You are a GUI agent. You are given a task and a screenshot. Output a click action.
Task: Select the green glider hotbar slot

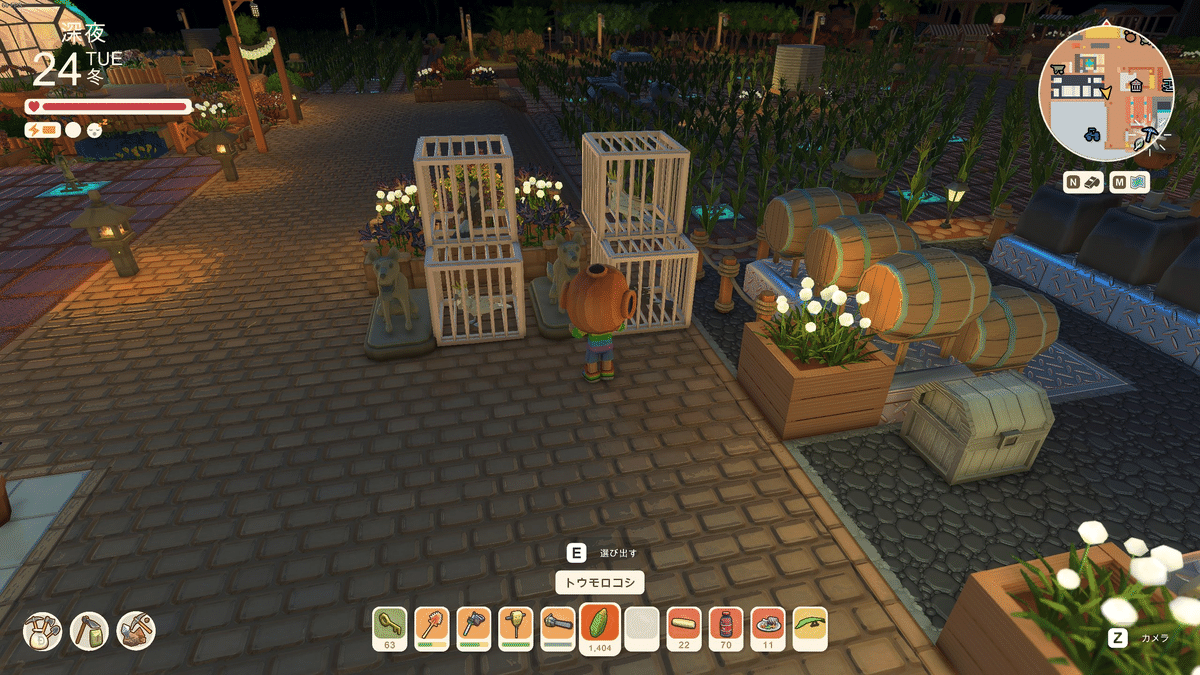(810, 627)
